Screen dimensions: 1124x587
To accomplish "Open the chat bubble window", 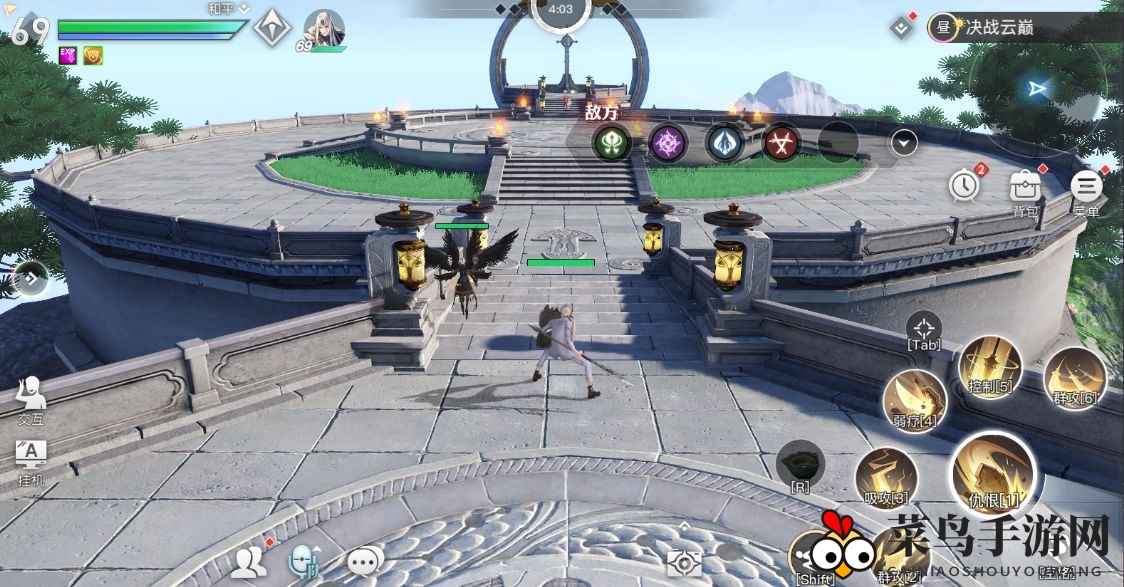I will coord(365,563).
